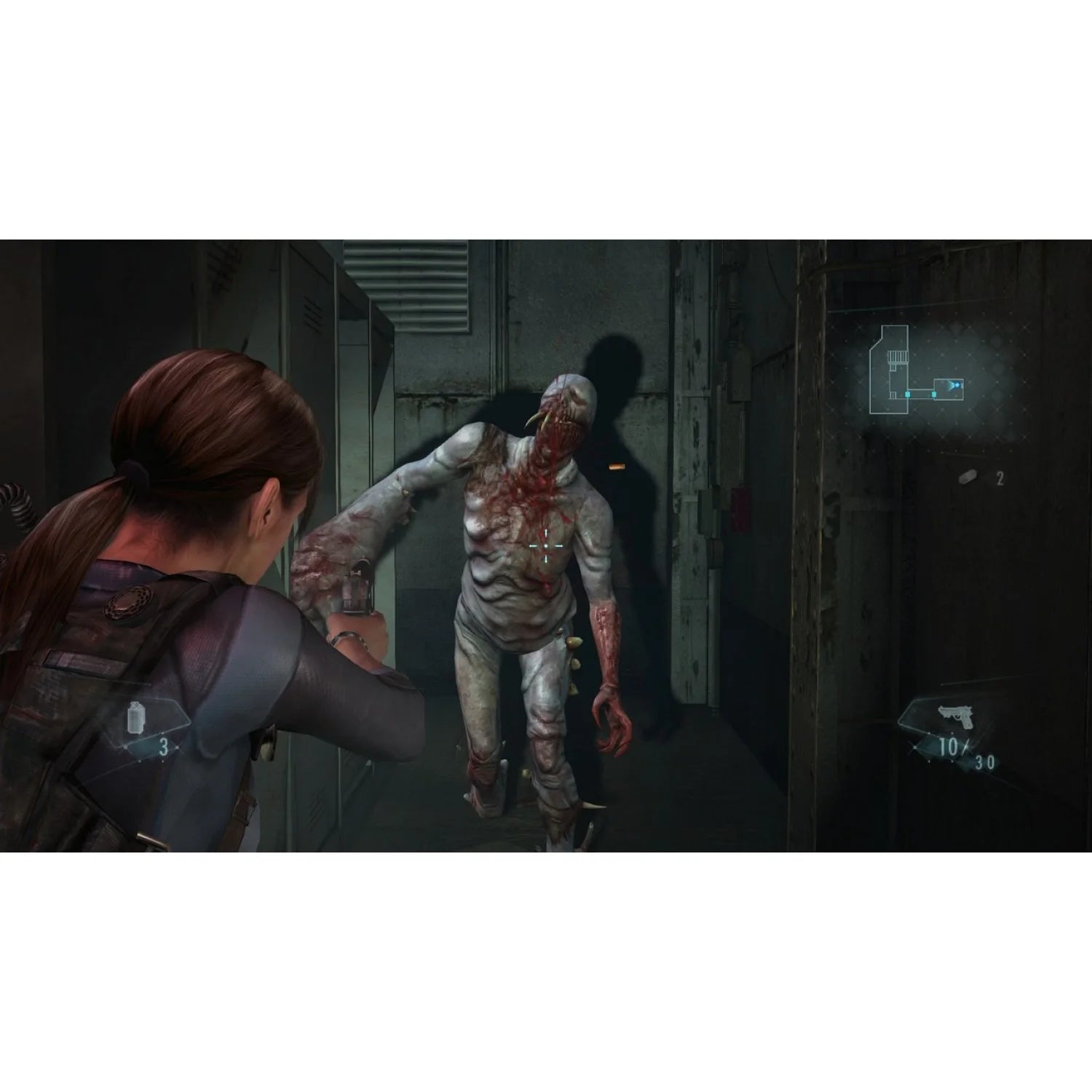The image size is (1092, 1092).
Task: Select the handgun icon in the ammo HUD
Action: pyautogui.click(x=955, y=716)
